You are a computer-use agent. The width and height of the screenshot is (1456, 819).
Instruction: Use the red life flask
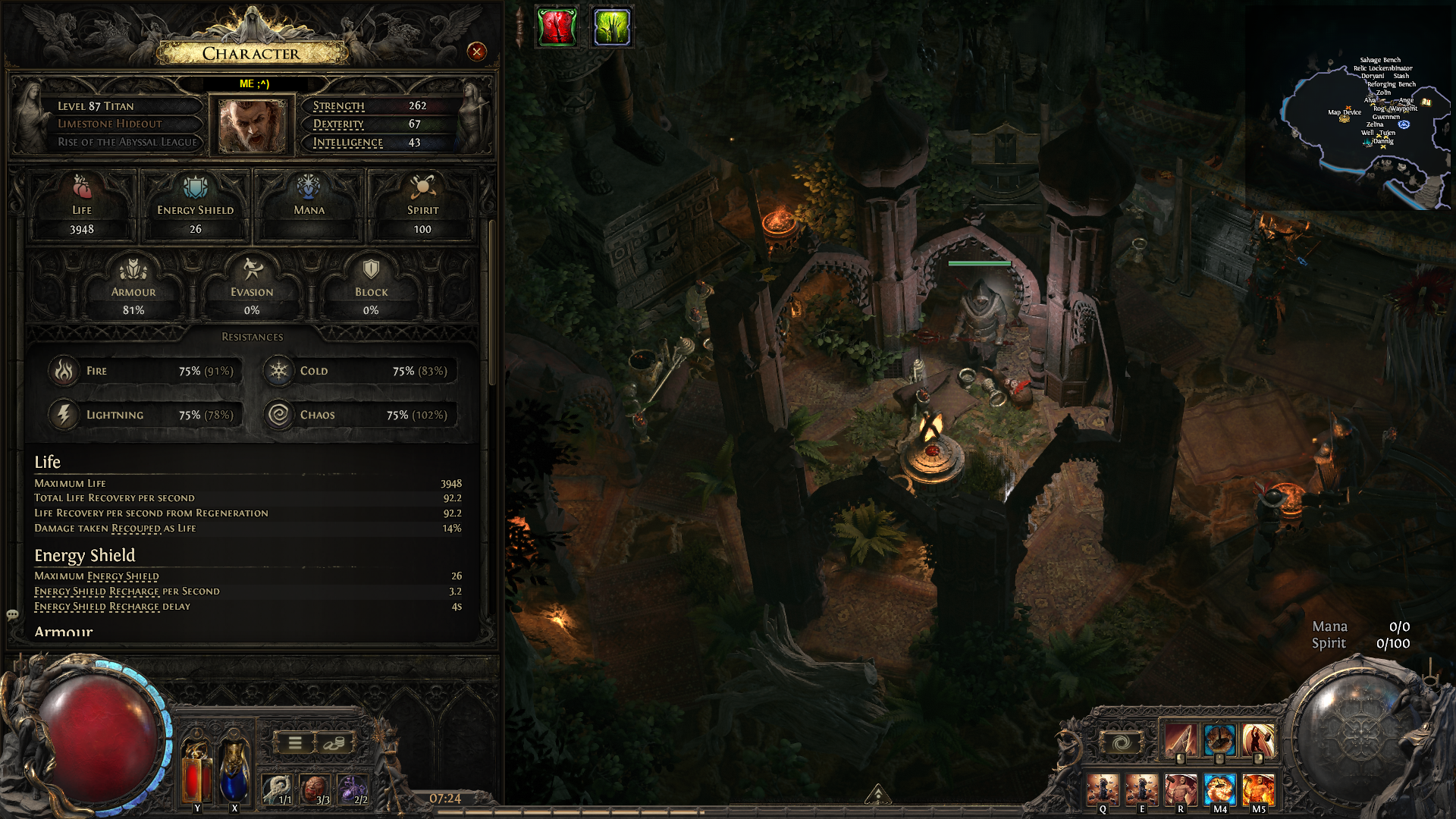tap(196, 770)
